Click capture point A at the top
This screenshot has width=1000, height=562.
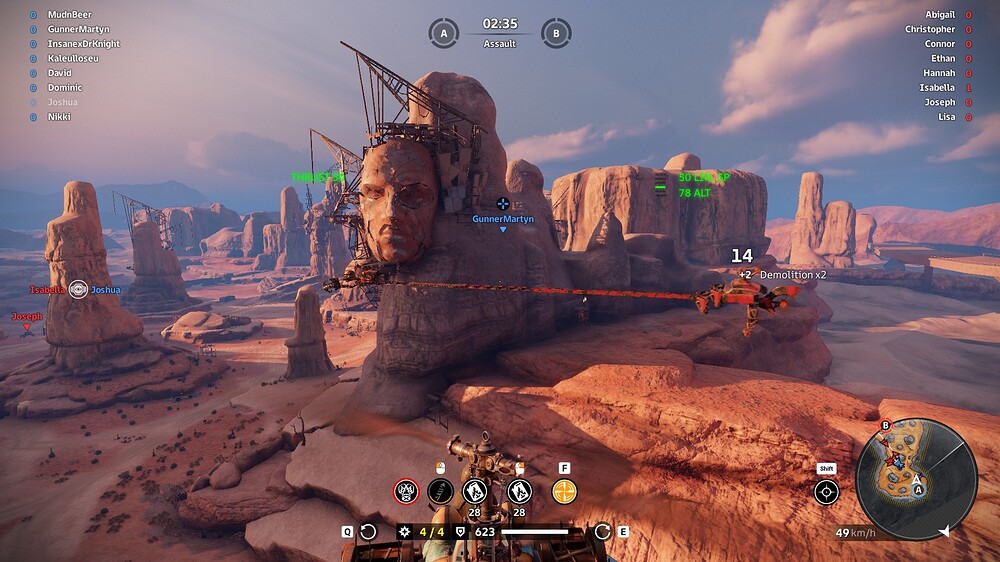coord(443,33)
